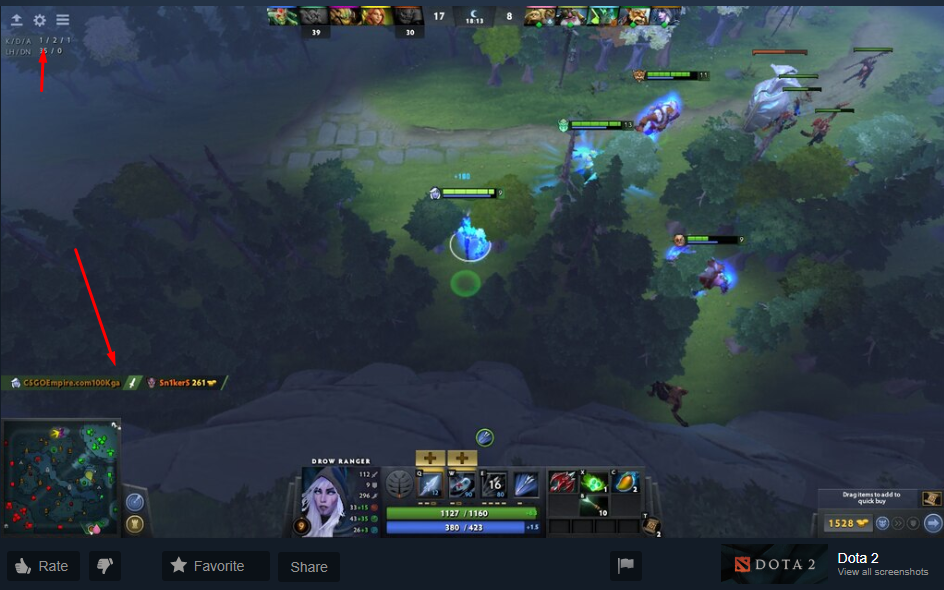Click the minimap
This screenshot has height=590, width=944.
(x=61, y=477)
